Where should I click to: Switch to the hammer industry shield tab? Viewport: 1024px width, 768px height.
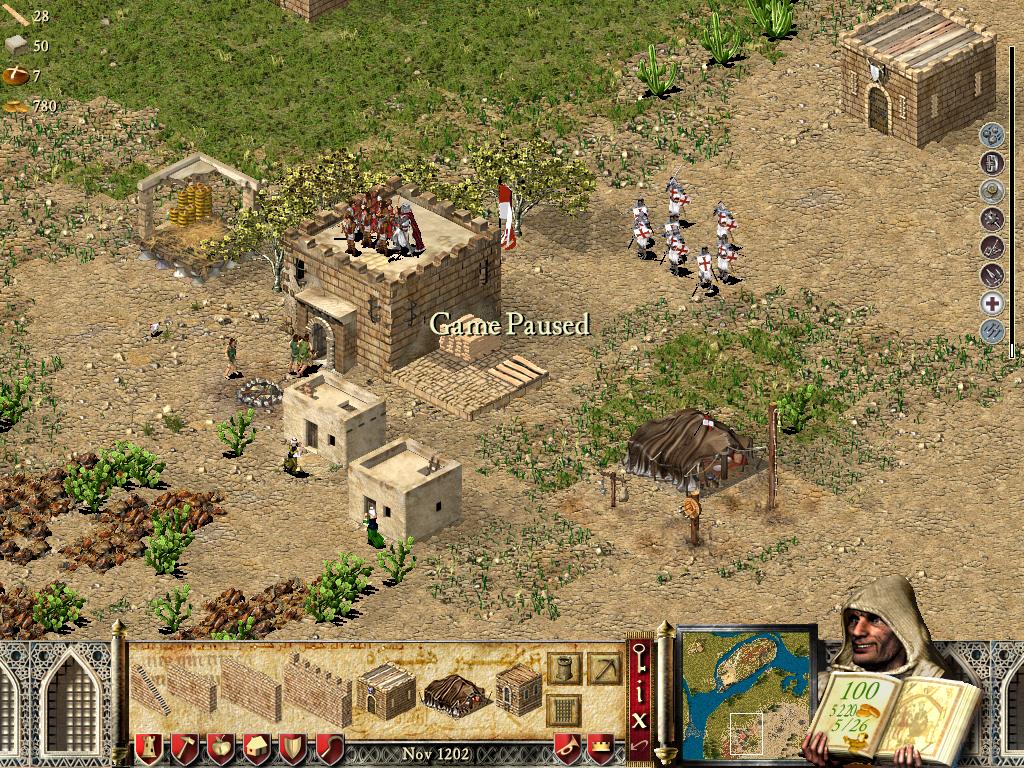click(x=184, y=749)
